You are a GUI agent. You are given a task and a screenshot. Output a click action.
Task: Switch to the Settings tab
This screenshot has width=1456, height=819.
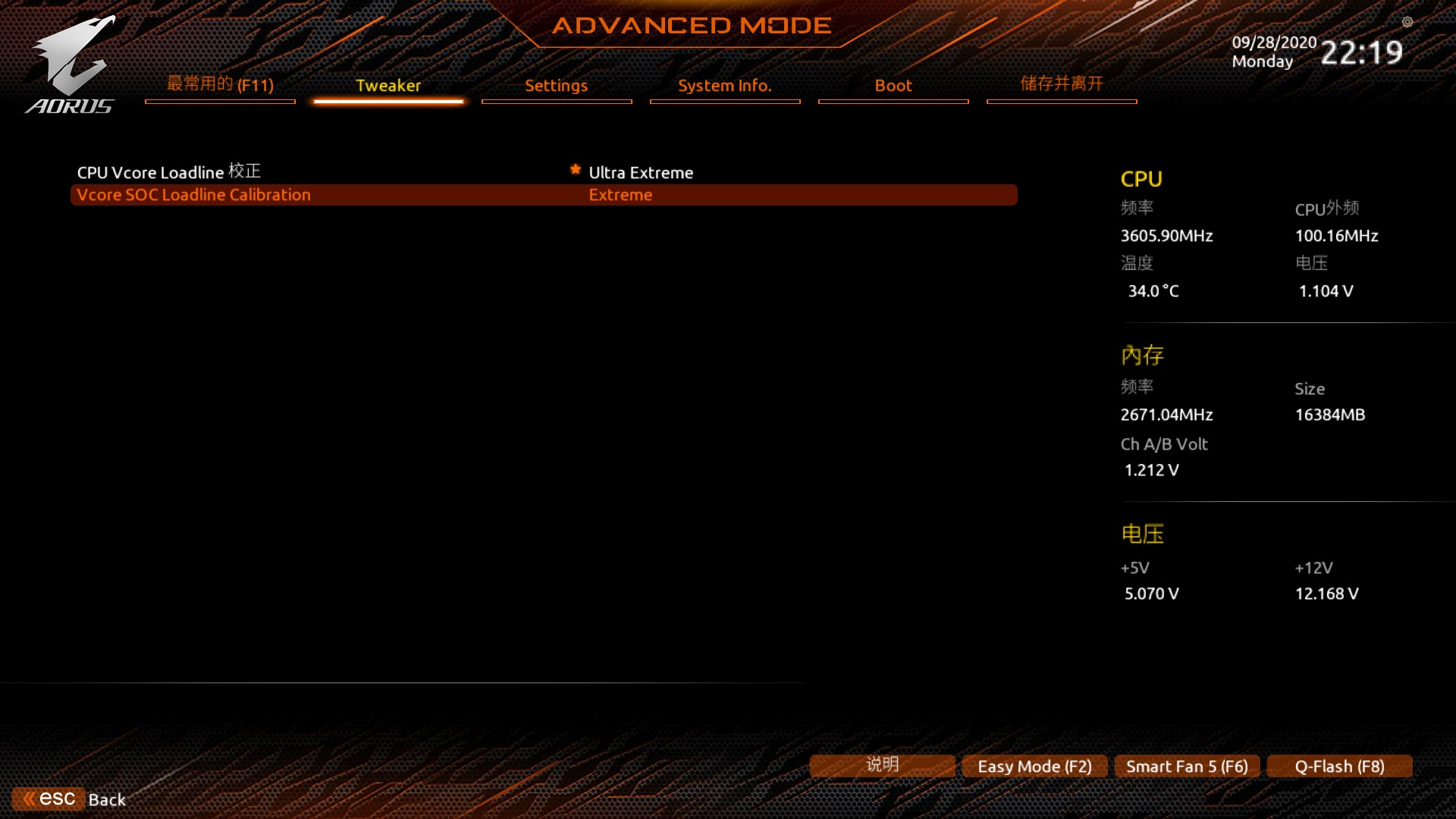556,86
